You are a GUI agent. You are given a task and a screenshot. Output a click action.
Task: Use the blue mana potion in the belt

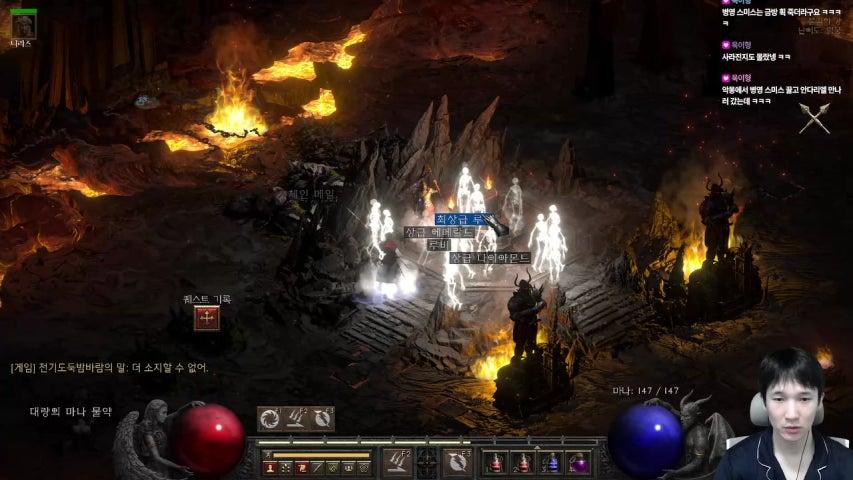[x=549, y=462]
